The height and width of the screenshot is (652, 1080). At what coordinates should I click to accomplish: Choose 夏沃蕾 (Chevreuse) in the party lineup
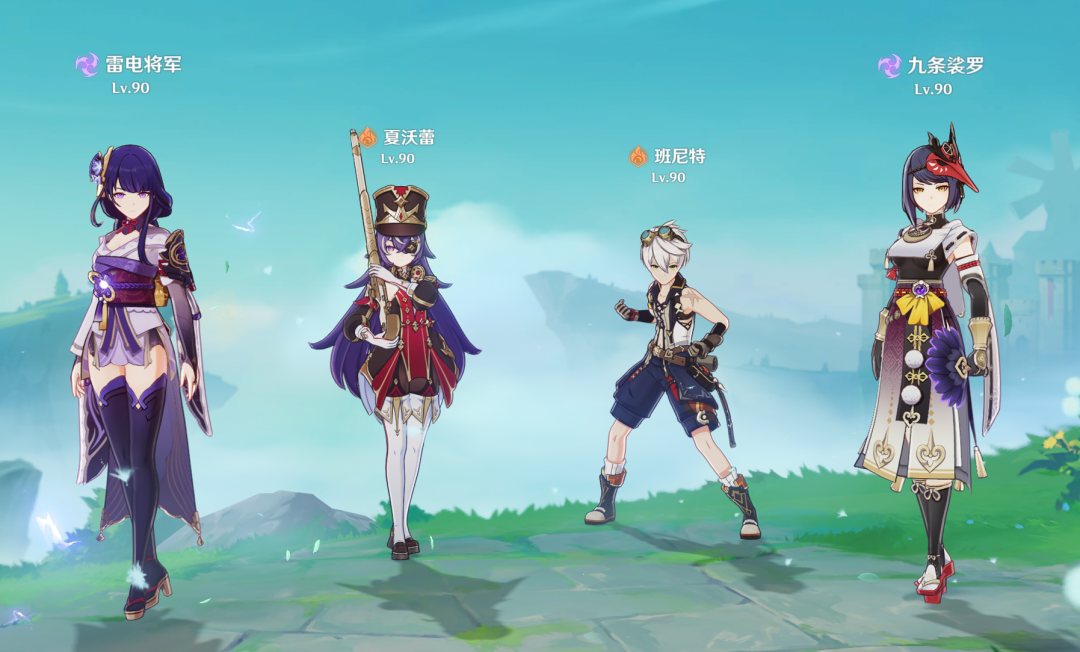[400, 360]
